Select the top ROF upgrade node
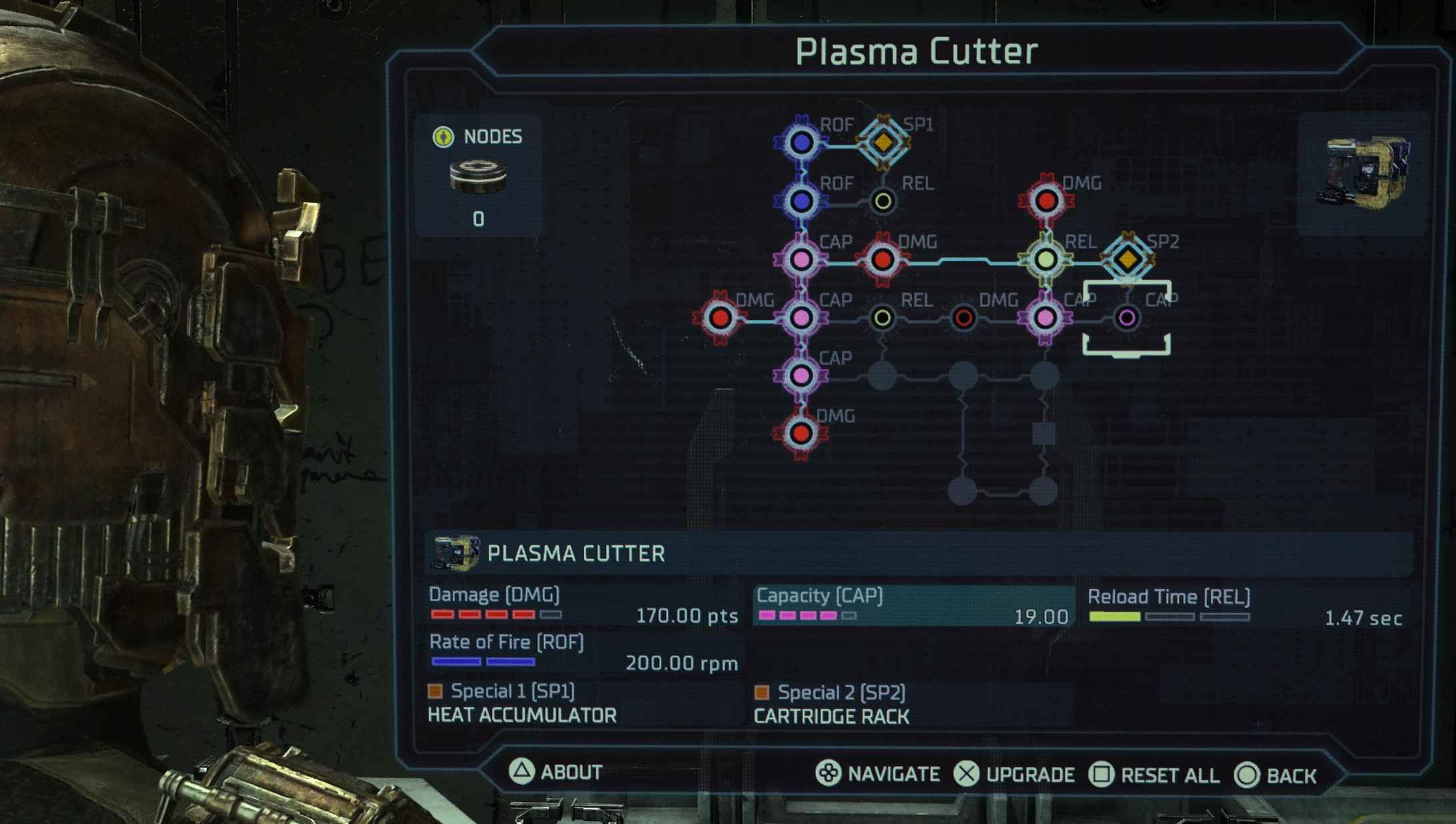The image size is (1456, 824). 803,142
